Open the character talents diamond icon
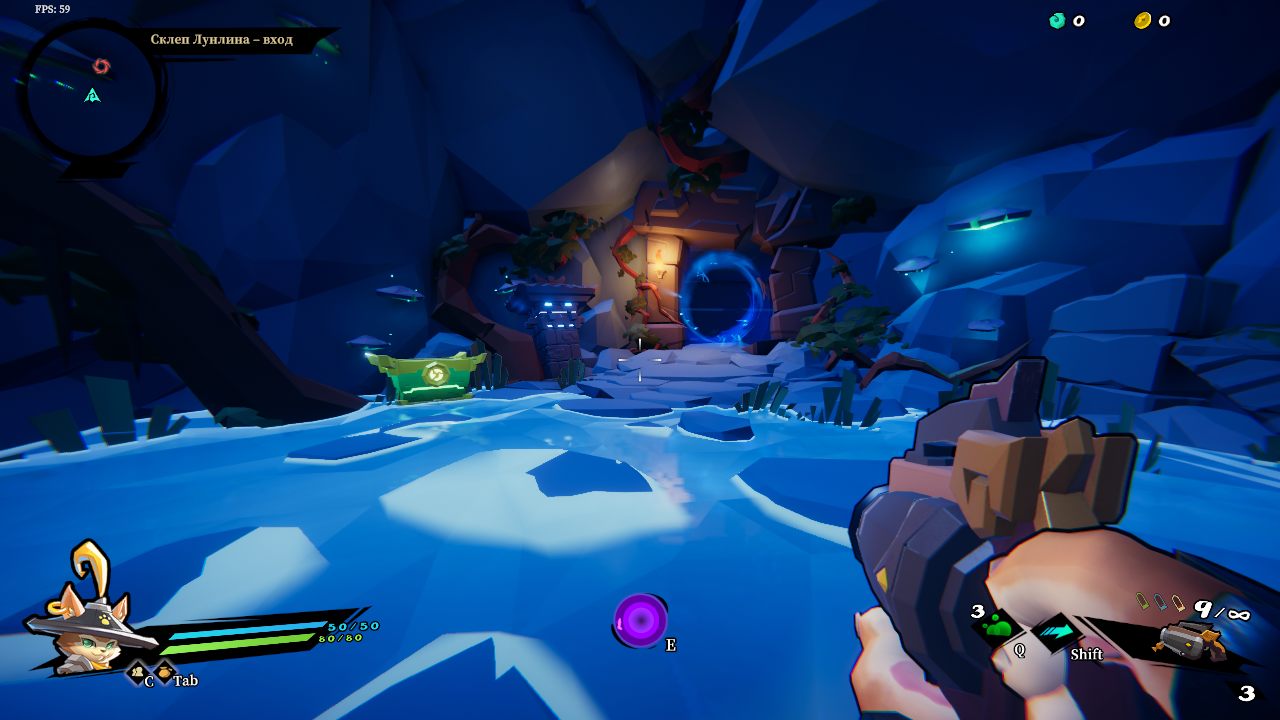 pos(136,673)
